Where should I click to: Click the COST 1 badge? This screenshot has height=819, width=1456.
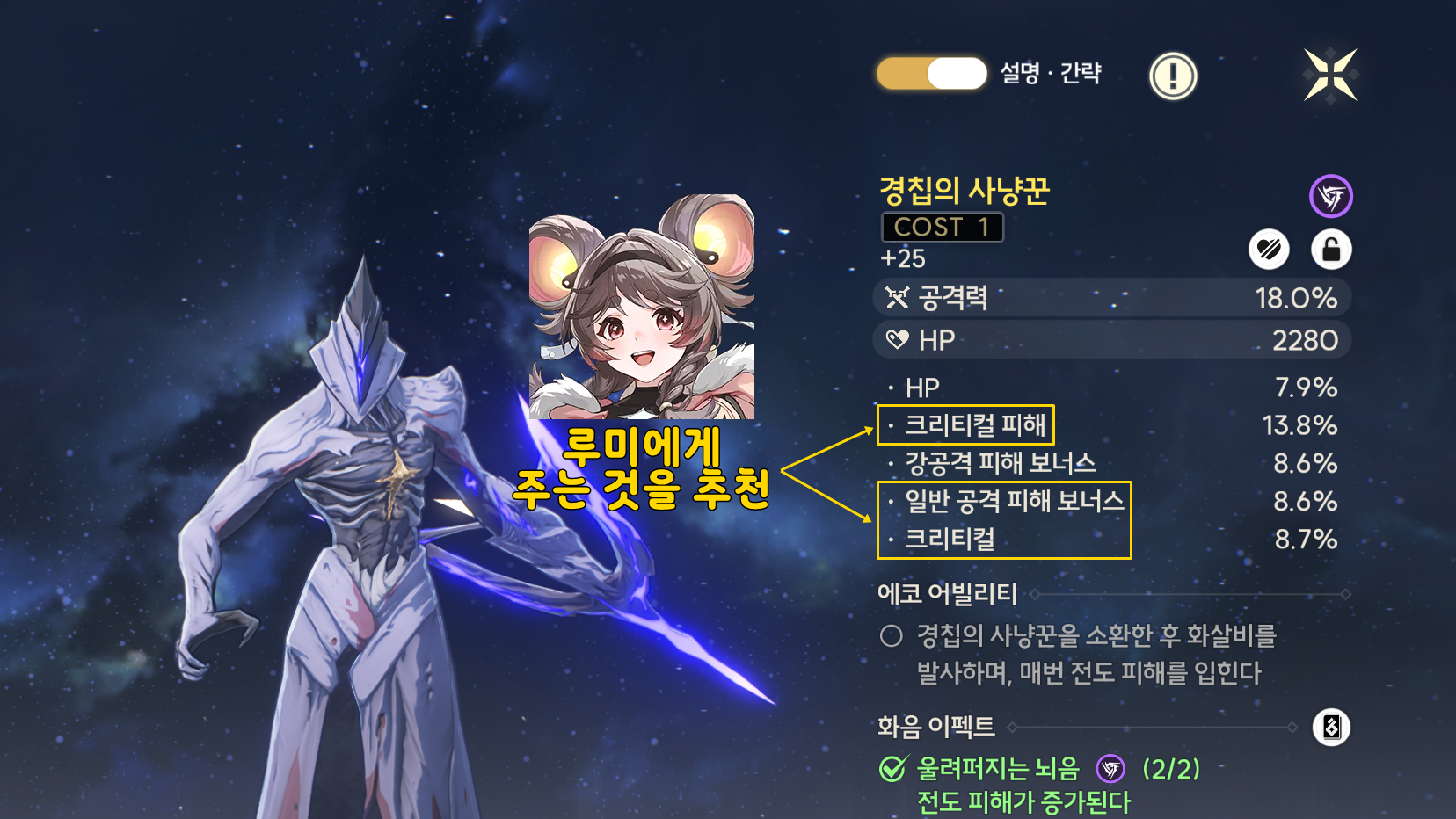(x=942, y=228)
